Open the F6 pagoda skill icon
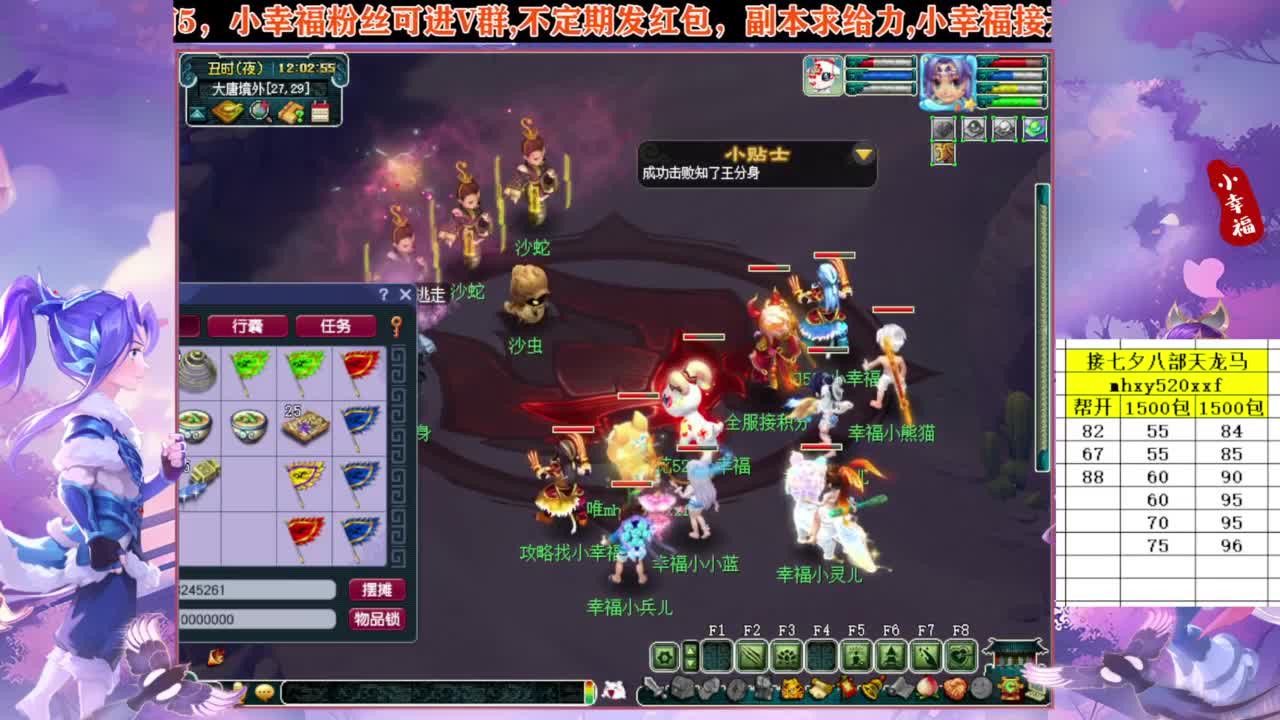Screen dimensions: 1280x720 point(891,654)
